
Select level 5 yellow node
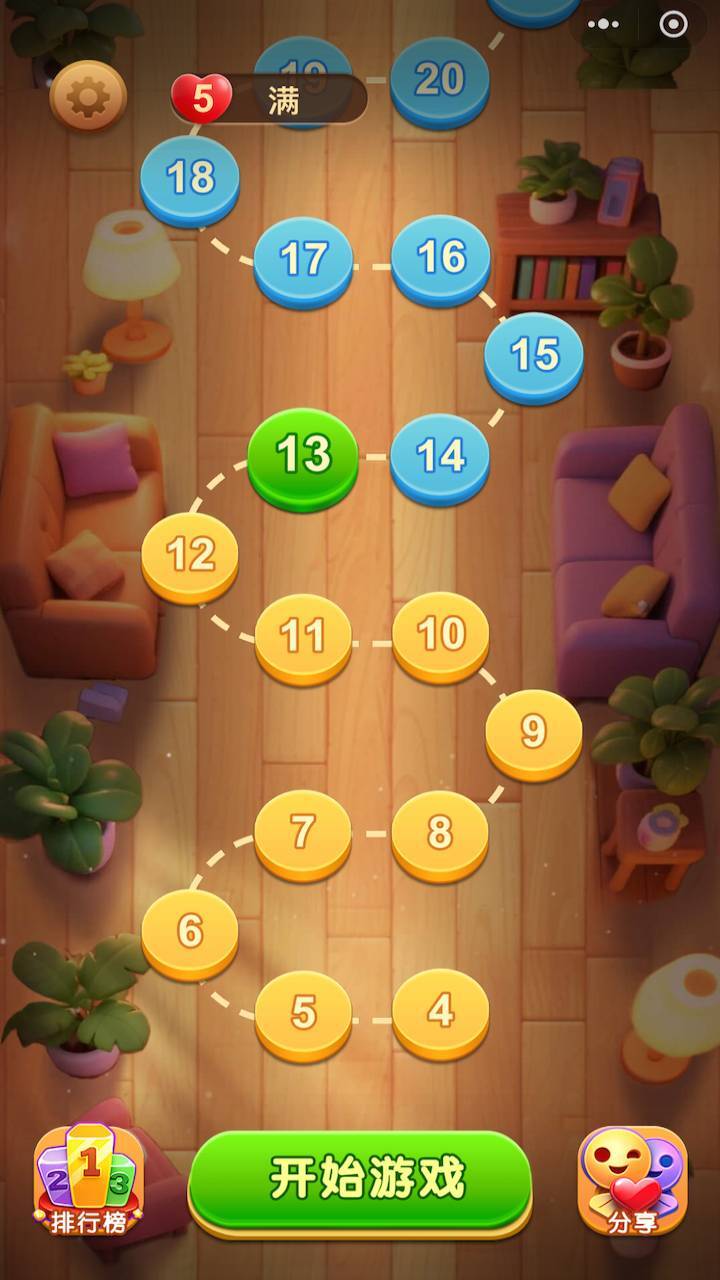pyautogui.click(x=303, y=1013)
